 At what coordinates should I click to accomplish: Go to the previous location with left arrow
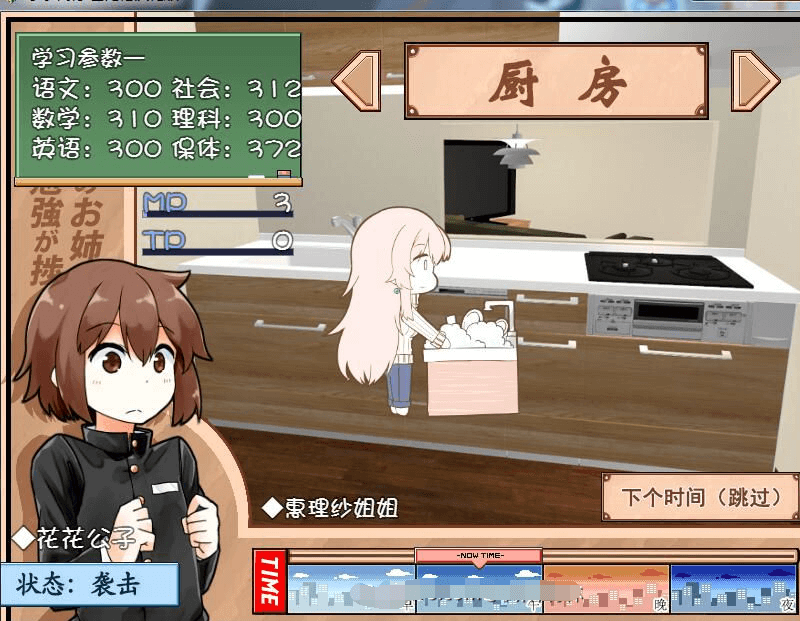356,81
